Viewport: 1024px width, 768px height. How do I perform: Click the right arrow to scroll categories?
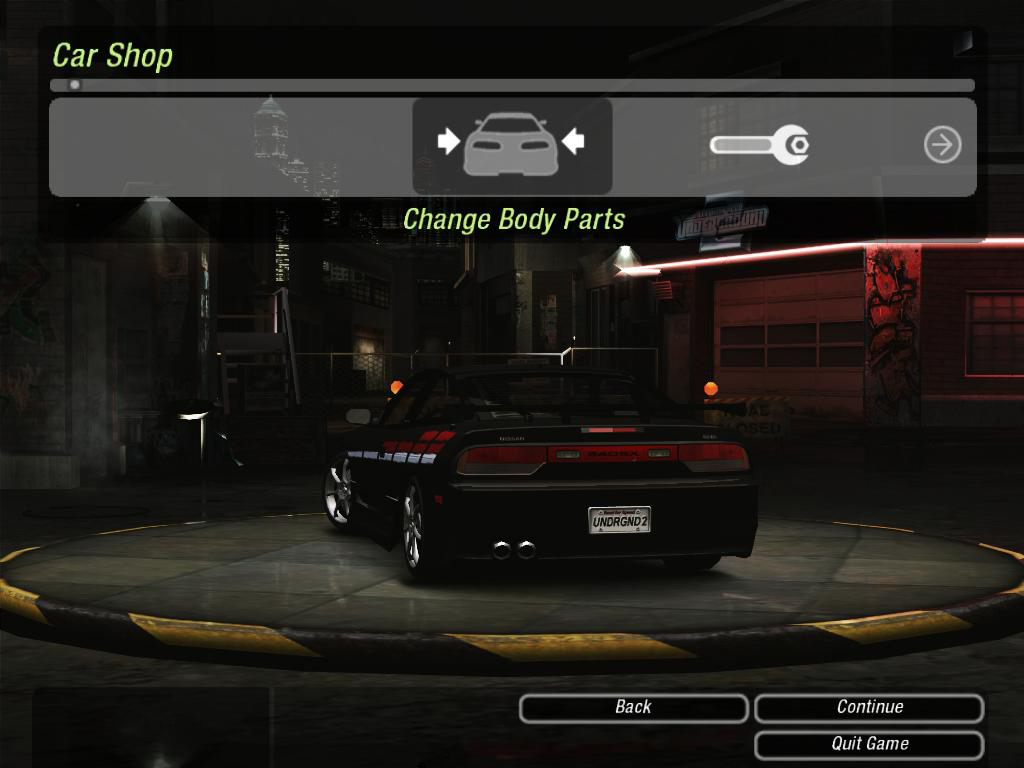(942, 146)
